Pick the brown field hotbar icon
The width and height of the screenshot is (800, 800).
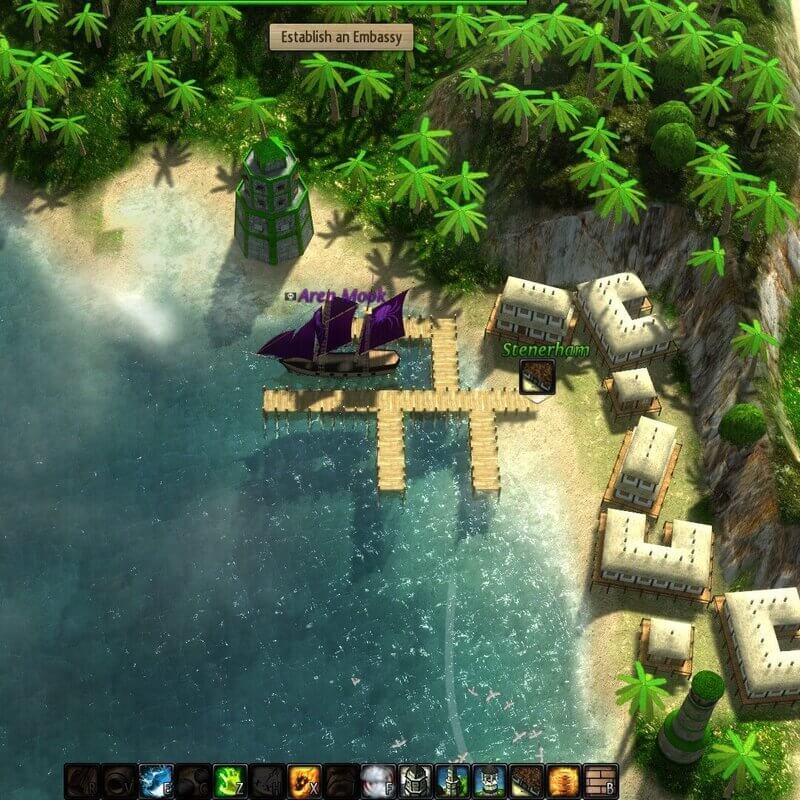coord(526,780)
